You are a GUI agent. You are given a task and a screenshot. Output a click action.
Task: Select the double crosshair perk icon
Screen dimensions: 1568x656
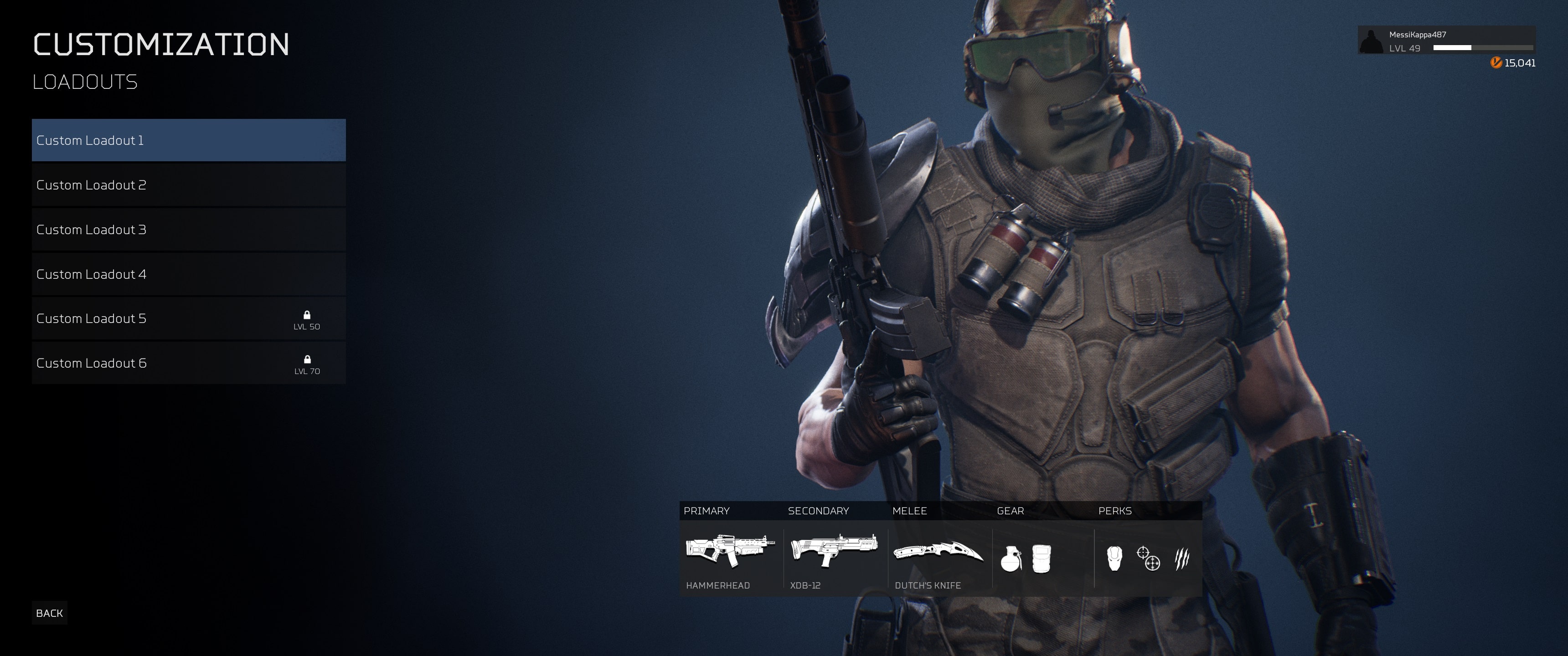[x=1148, y=558]
